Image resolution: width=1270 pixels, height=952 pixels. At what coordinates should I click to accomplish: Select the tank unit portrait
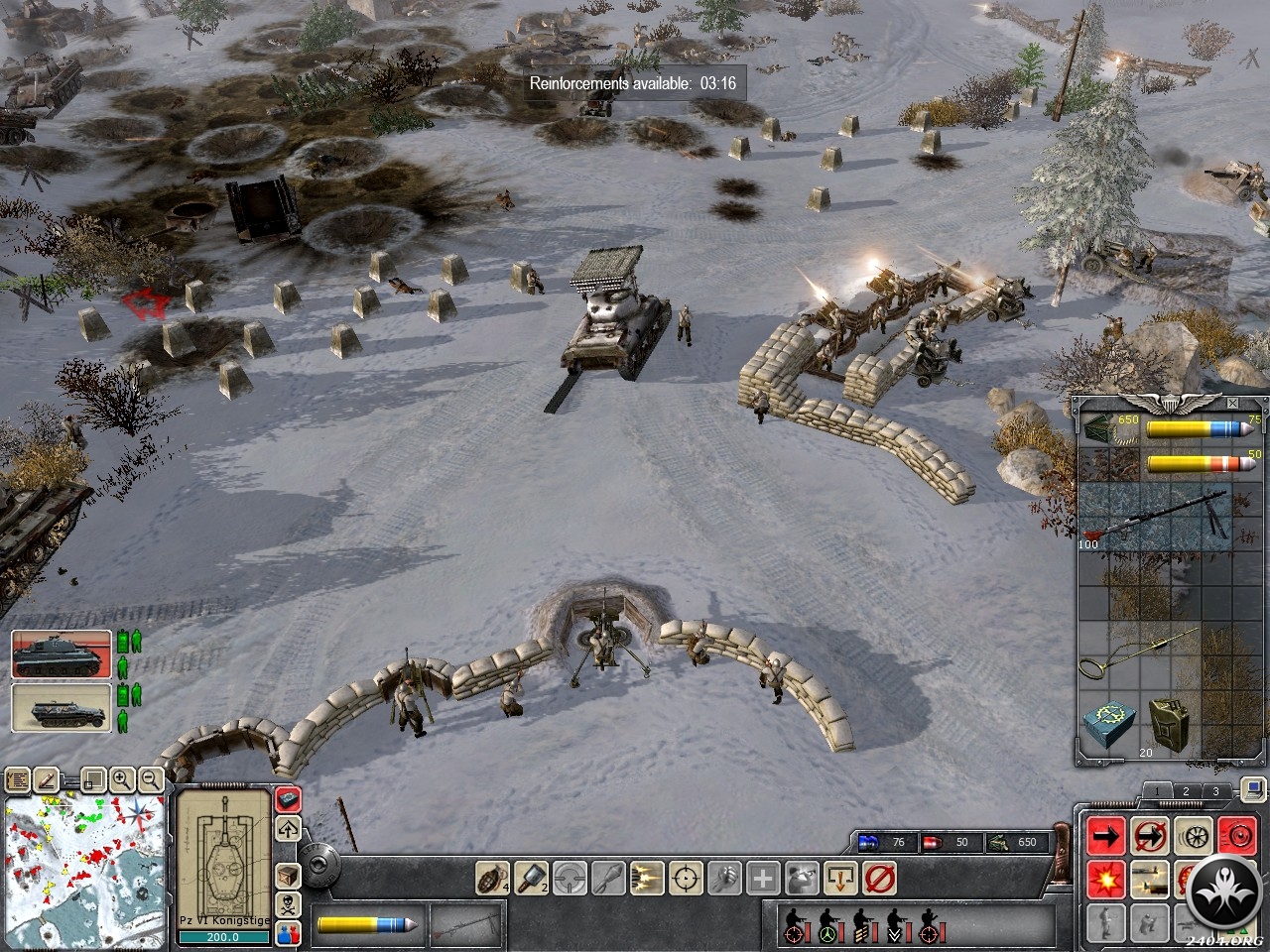point(62,654)
